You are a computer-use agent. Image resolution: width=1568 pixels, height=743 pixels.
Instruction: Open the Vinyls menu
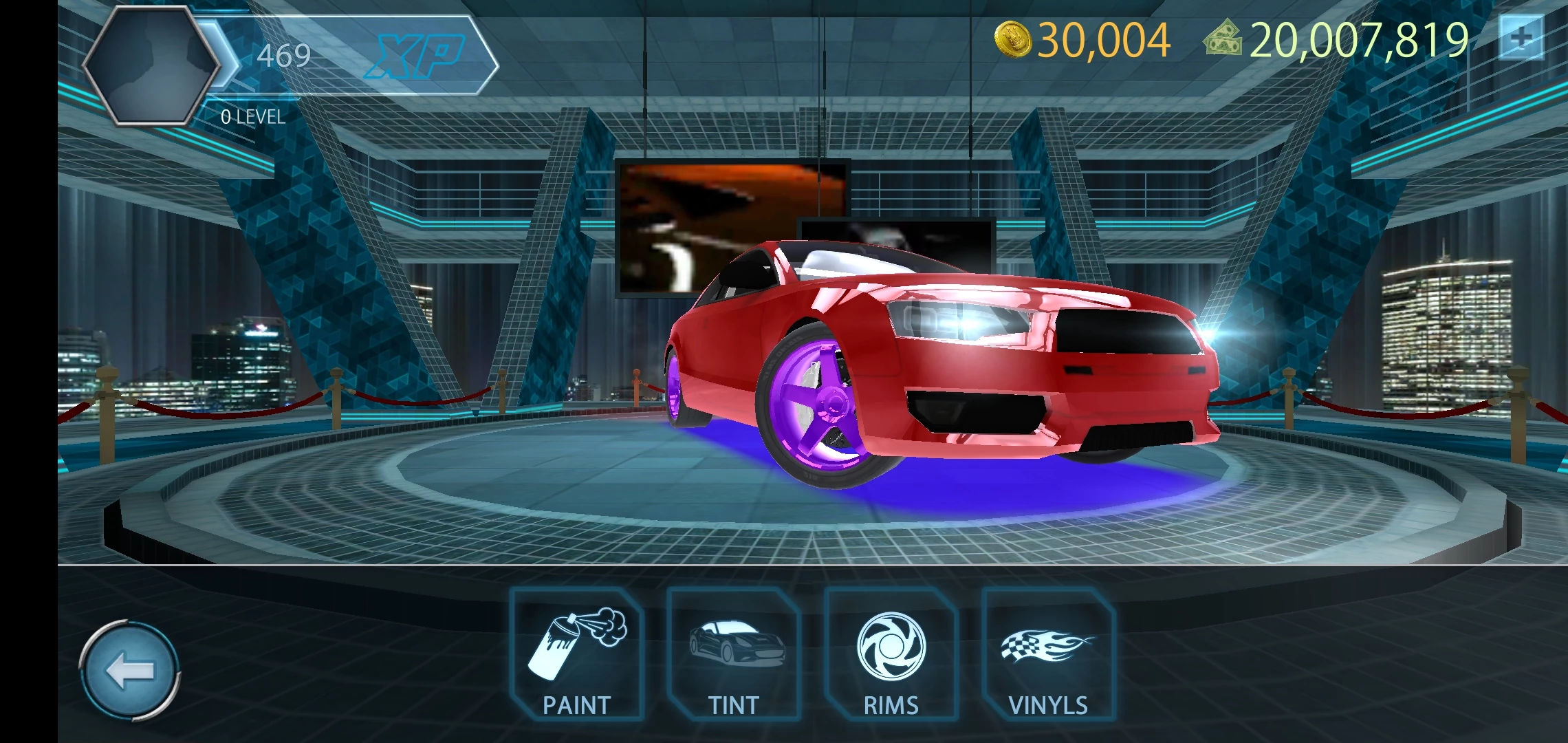(x=1048, y=655)
